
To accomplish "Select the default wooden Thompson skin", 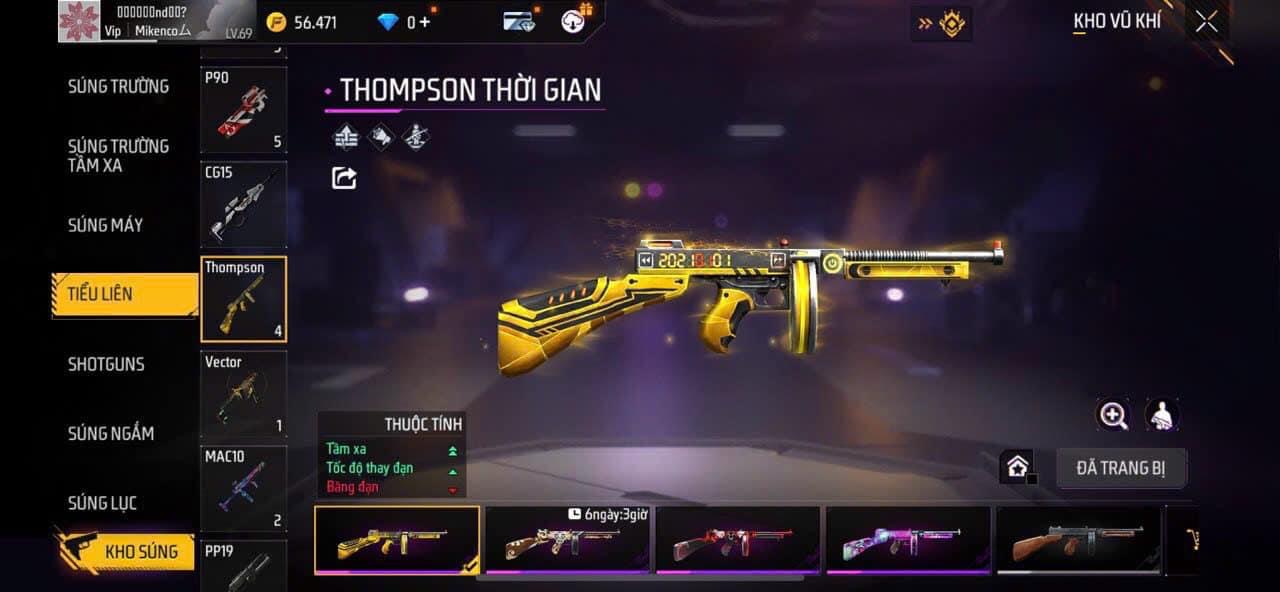I will click(x=1078, y=540).
